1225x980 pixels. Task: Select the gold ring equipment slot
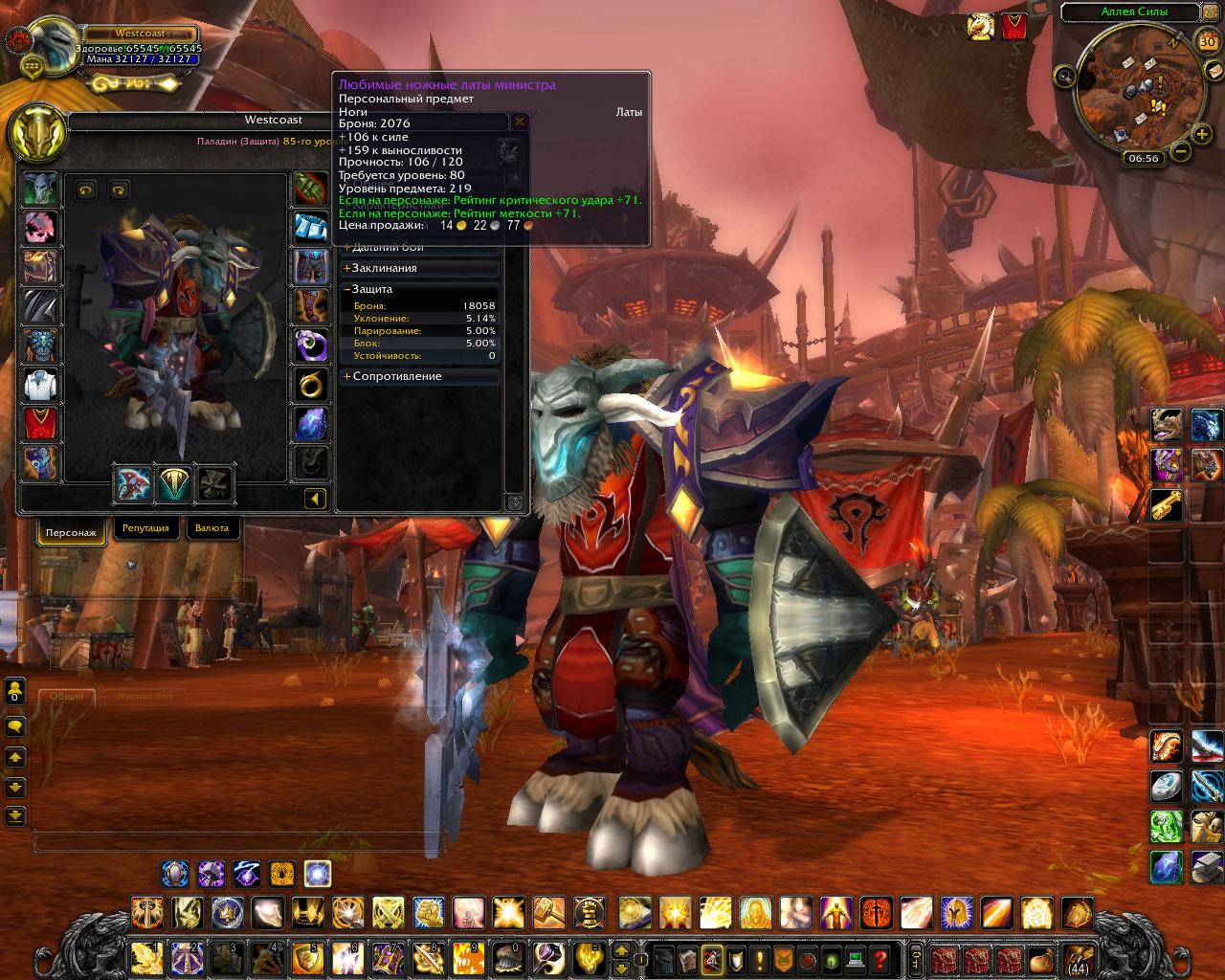pyautogui.click(x=310, y=385)
